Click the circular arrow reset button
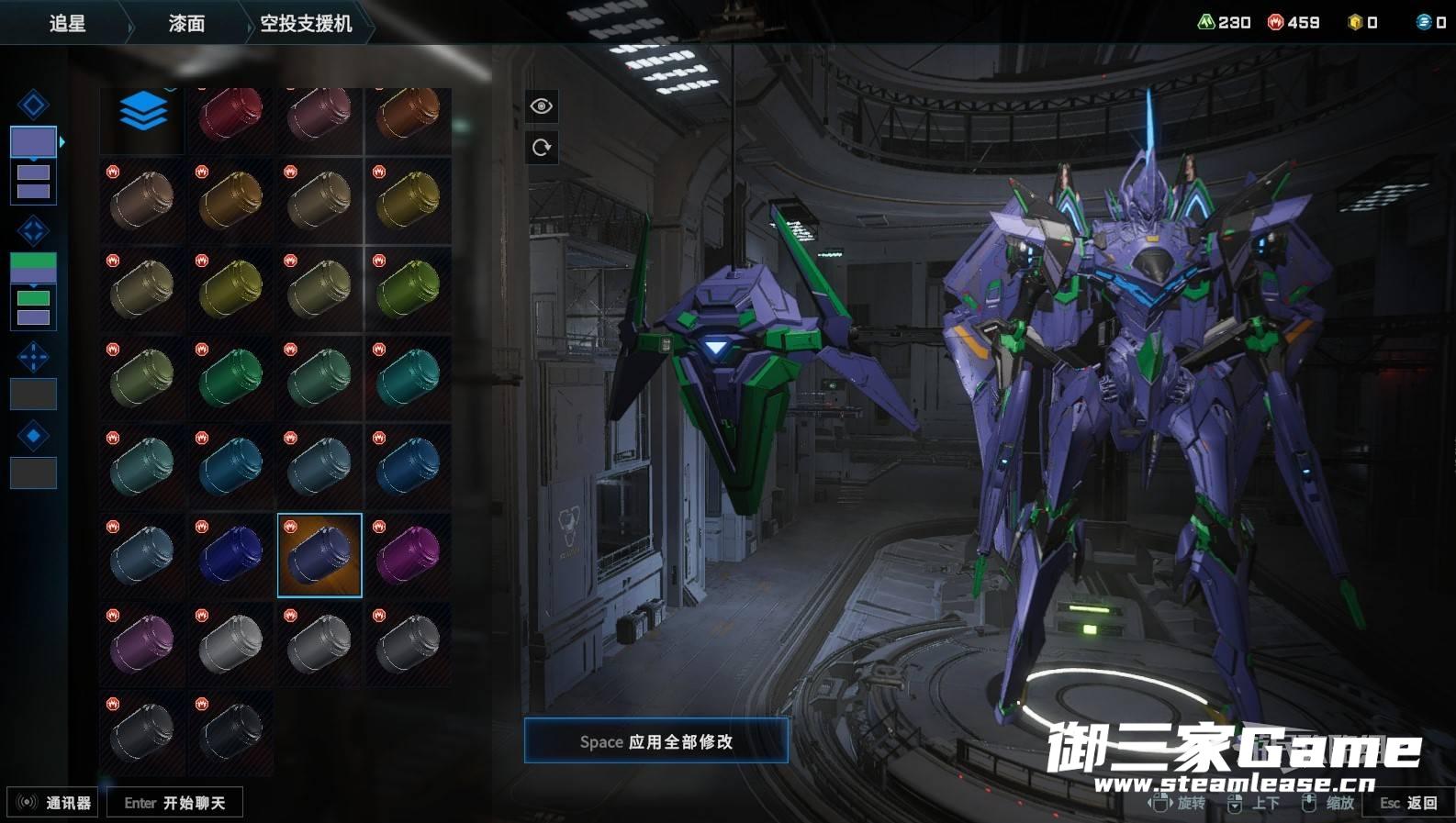 [542, 148]
